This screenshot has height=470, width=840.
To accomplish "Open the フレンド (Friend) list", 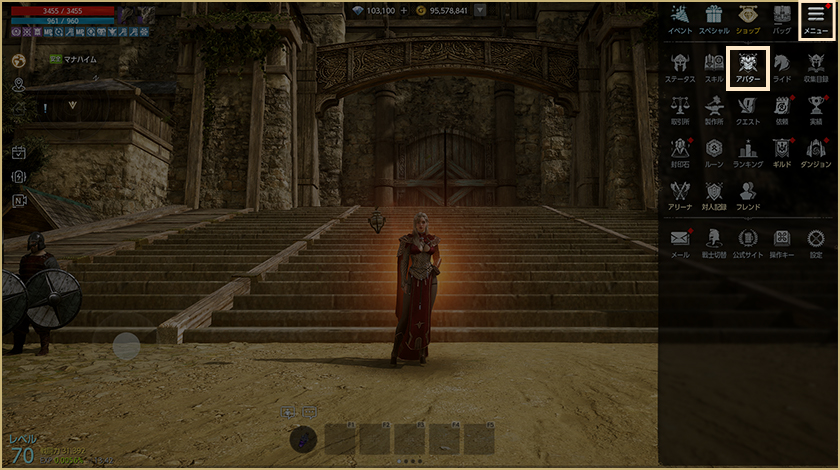I will point(747,194).
